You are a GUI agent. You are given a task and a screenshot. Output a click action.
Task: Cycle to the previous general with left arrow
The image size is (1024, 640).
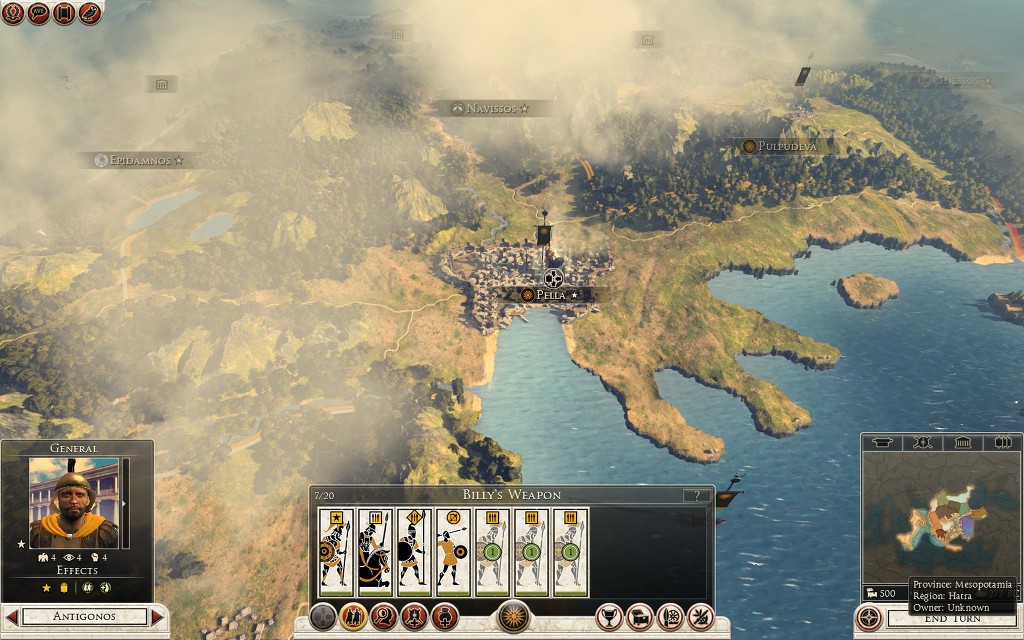click(x=12, y=617)
